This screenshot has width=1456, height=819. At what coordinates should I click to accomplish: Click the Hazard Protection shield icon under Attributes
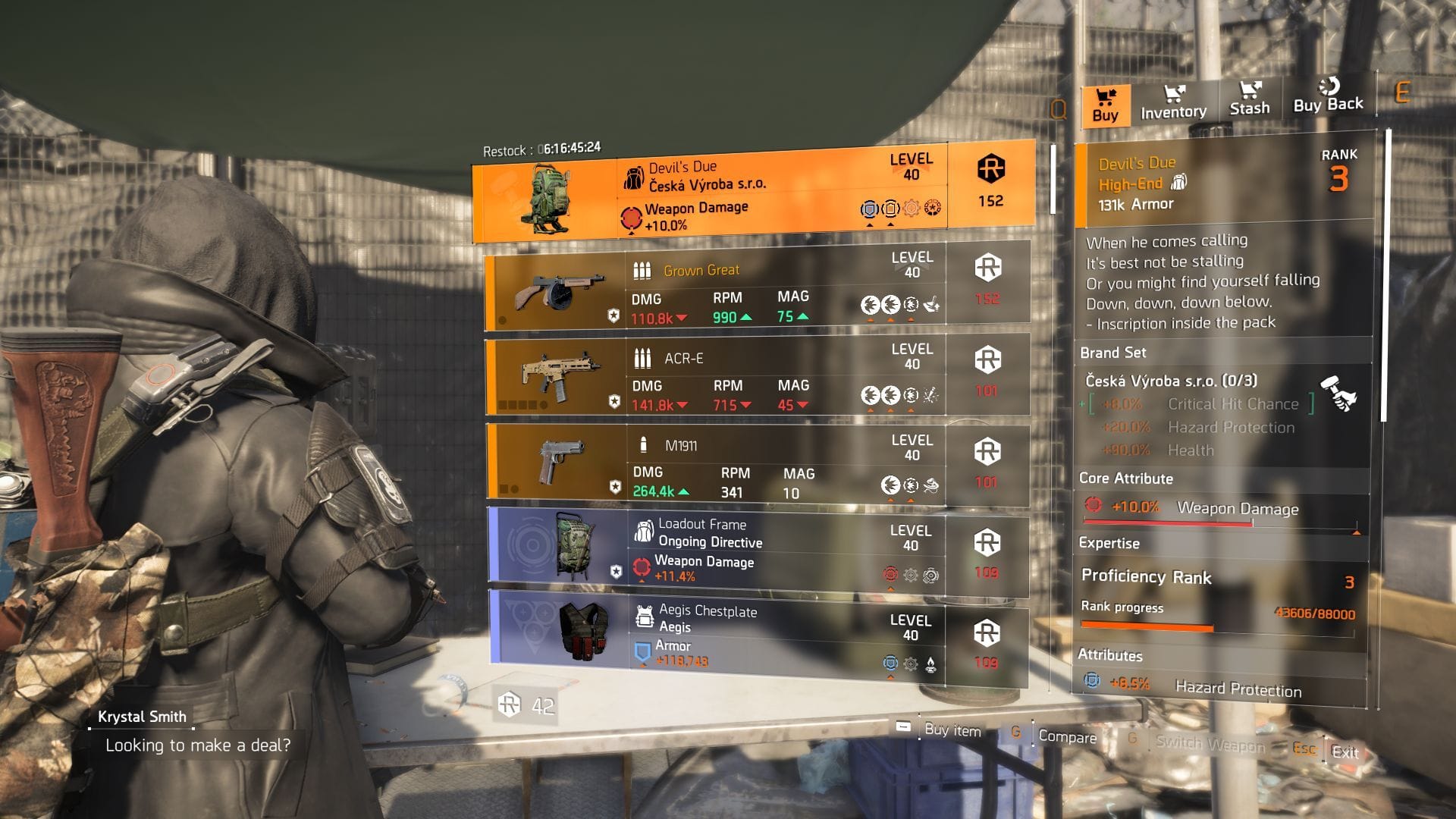[x=1093, y=680]
